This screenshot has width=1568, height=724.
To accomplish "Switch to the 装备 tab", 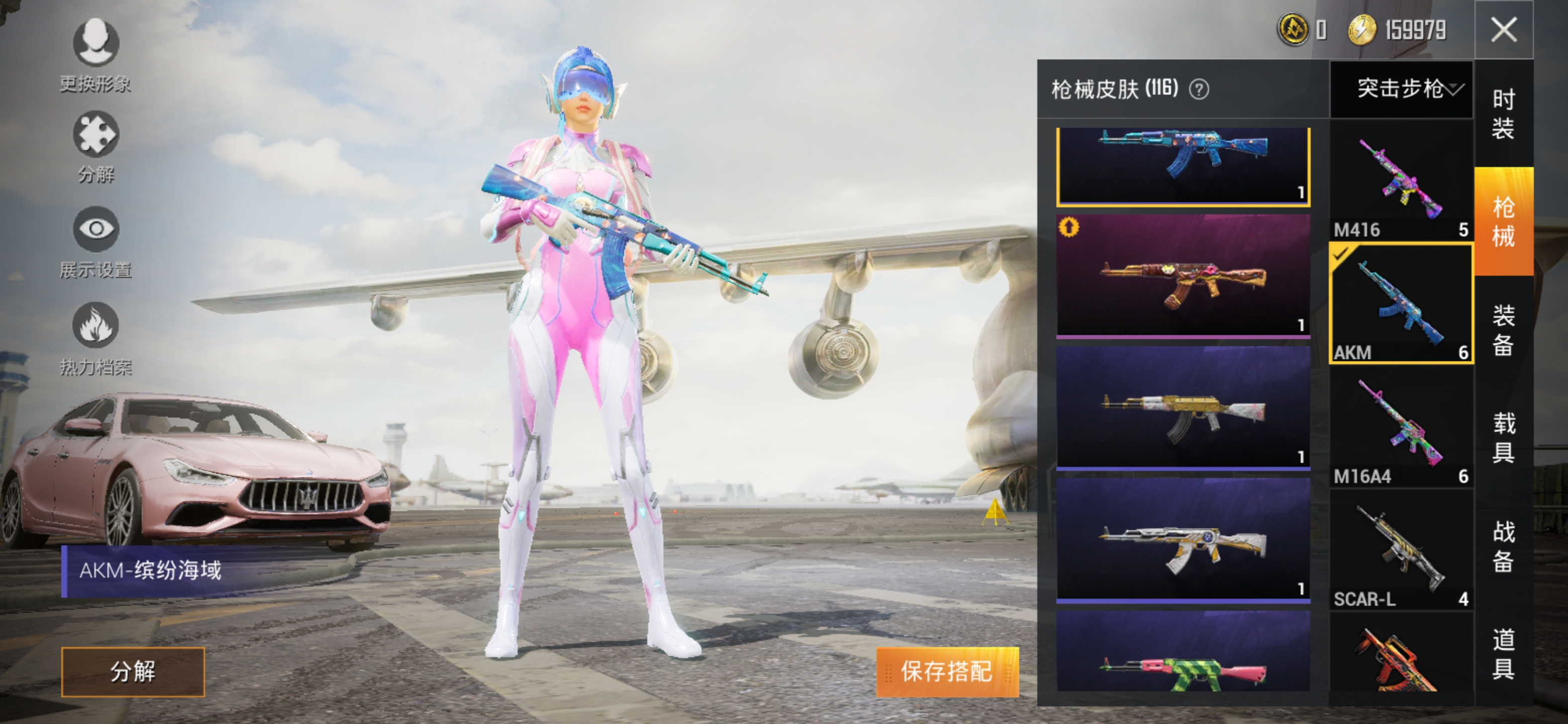I will tap(1503, 329).
